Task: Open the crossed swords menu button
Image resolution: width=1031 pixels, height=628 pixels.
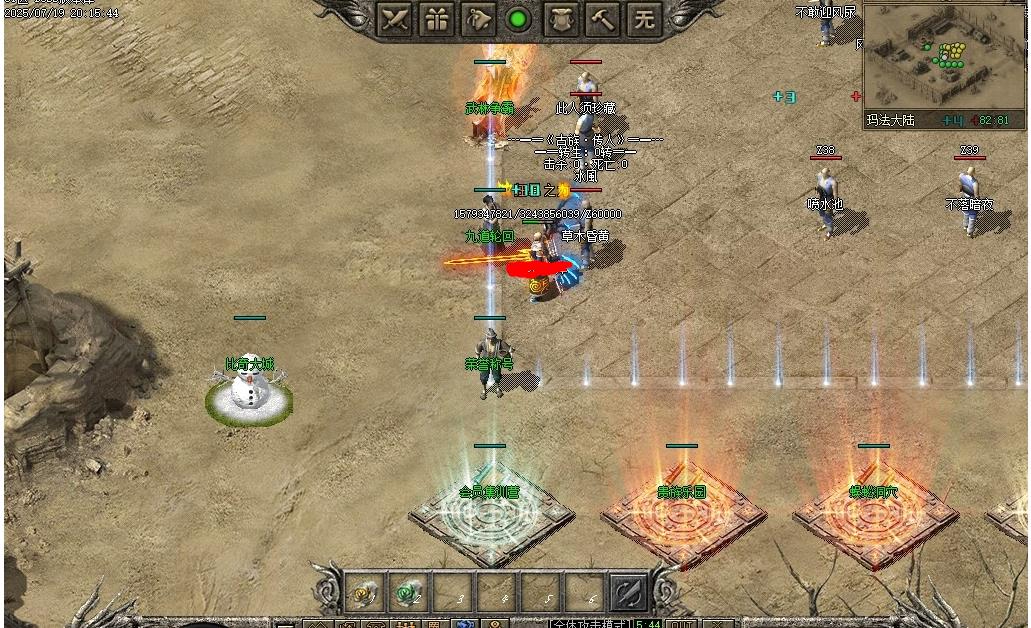Action: (395, 19)
